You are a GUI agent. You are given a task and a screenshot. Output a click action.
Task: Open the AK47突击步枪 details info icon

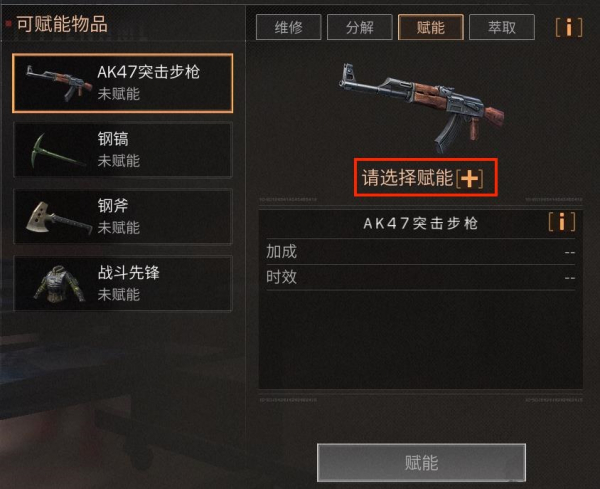pyautogui.click(x=562, y=222)
